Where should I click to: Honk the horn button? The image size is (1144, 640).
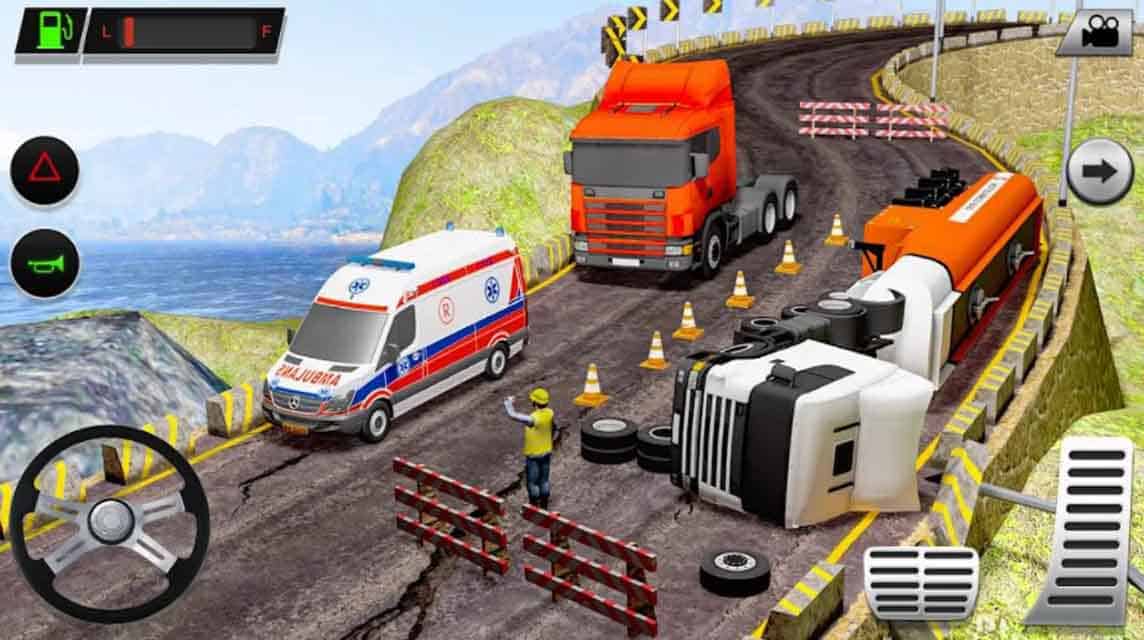coord(44,264)
